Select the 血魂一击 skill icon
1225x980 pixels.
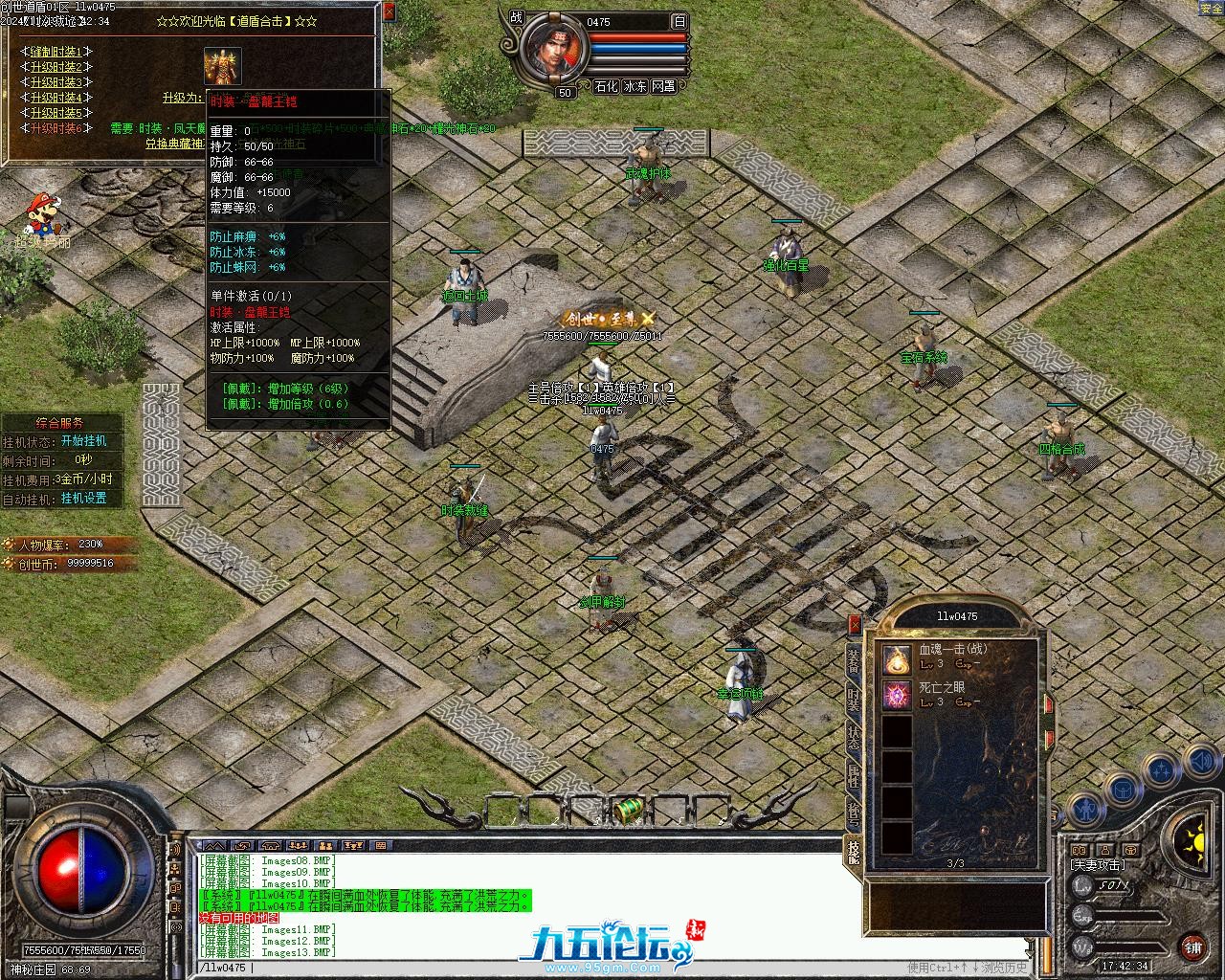point(897,657)
